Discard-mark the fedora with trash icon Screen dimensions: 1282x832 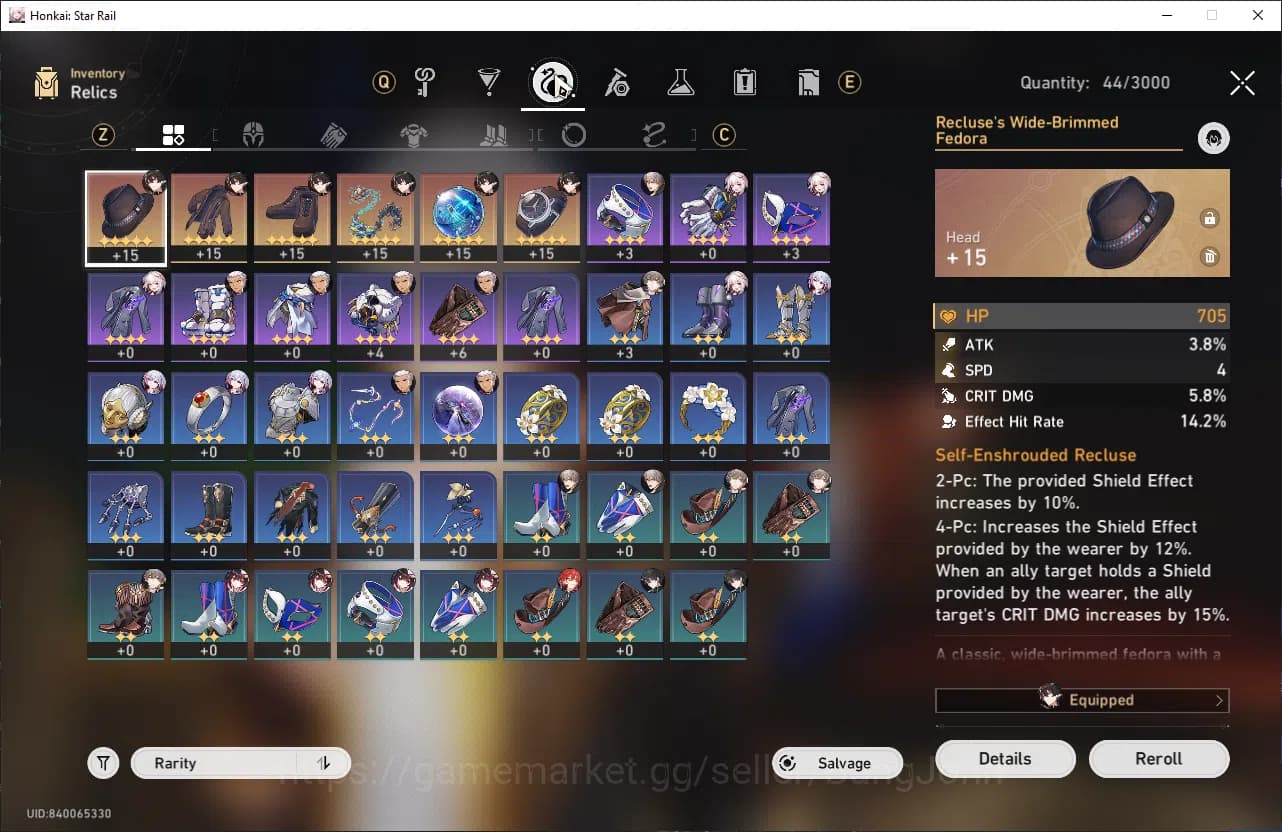(x=1210, y=257)
